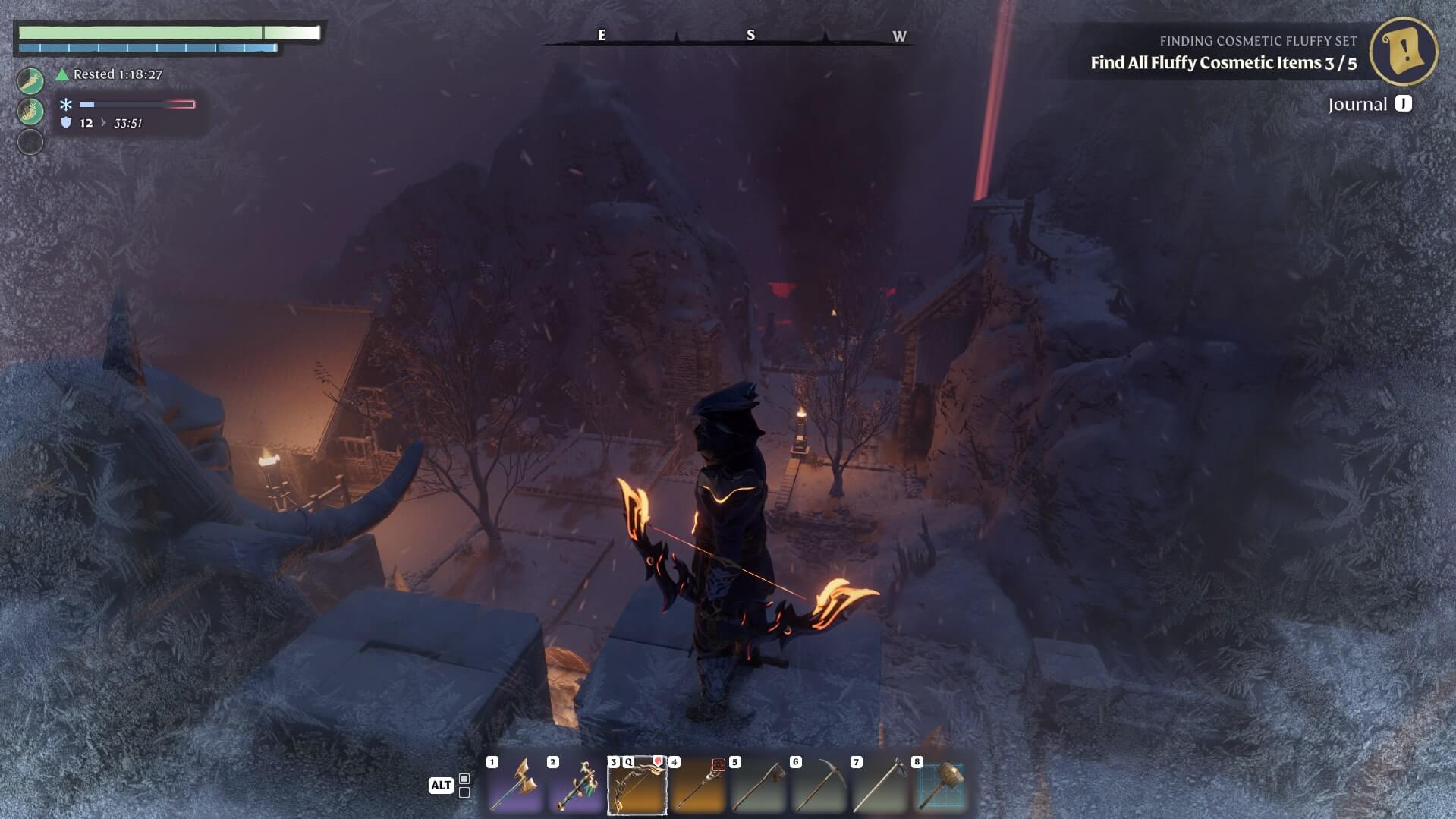Select the rake tool in slot 7
This screenshot has height=819, width=1456.
(879, 785)
